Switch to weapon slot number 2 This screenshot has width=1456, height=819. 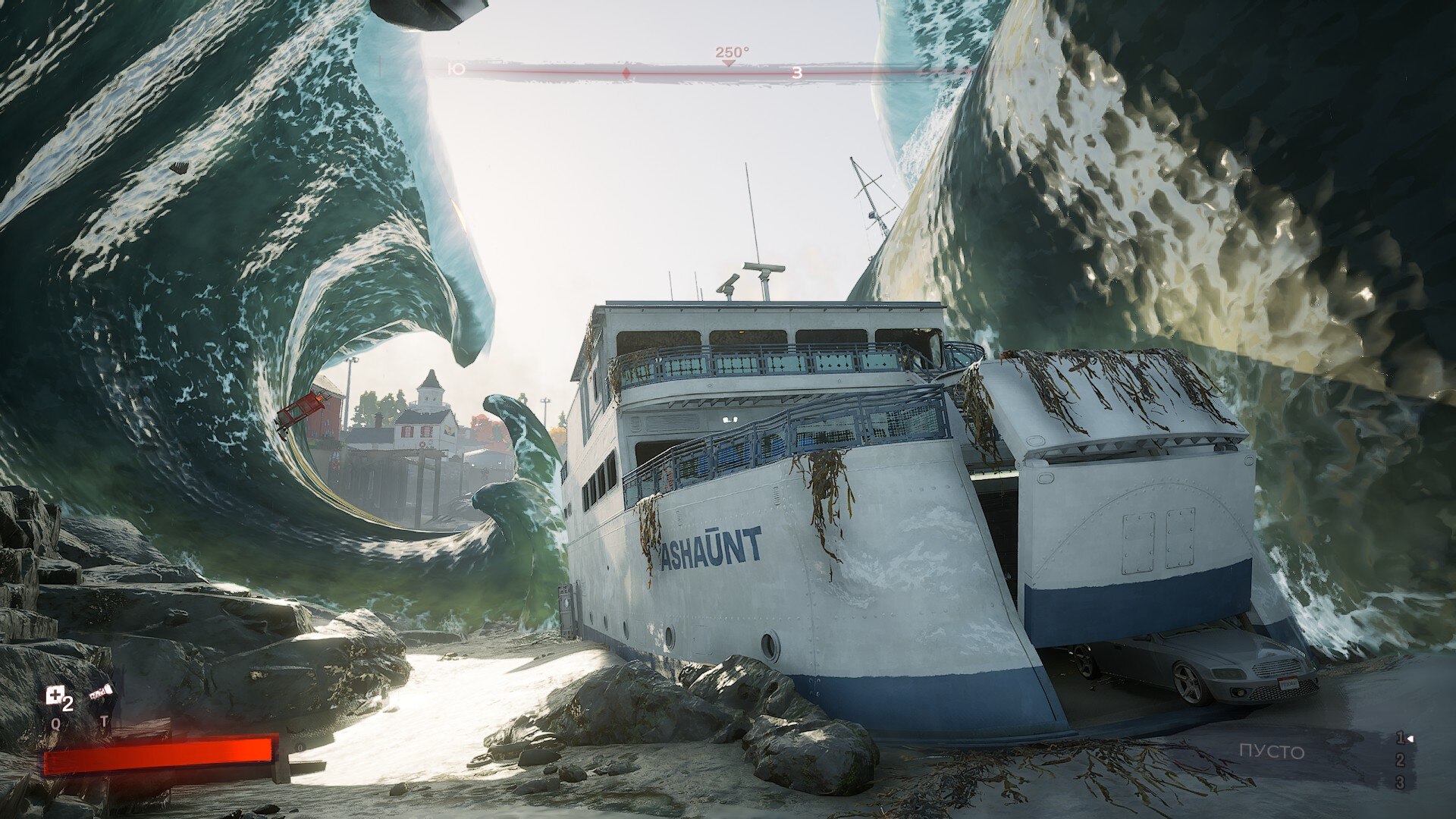tap(1400, 761)
